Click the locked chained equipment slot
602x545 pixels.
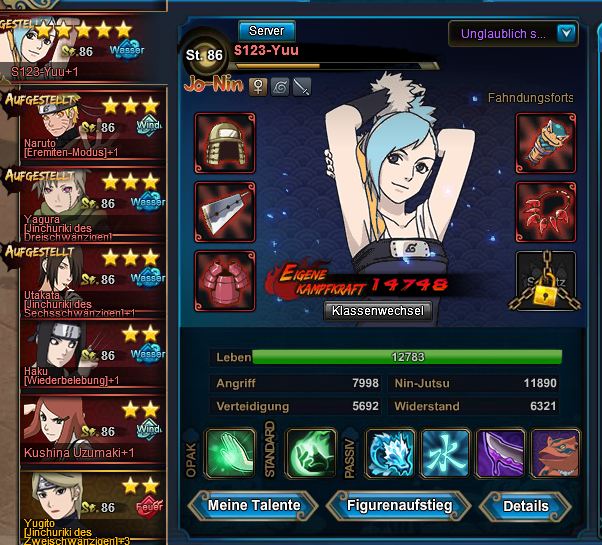(x=546, y=280)
